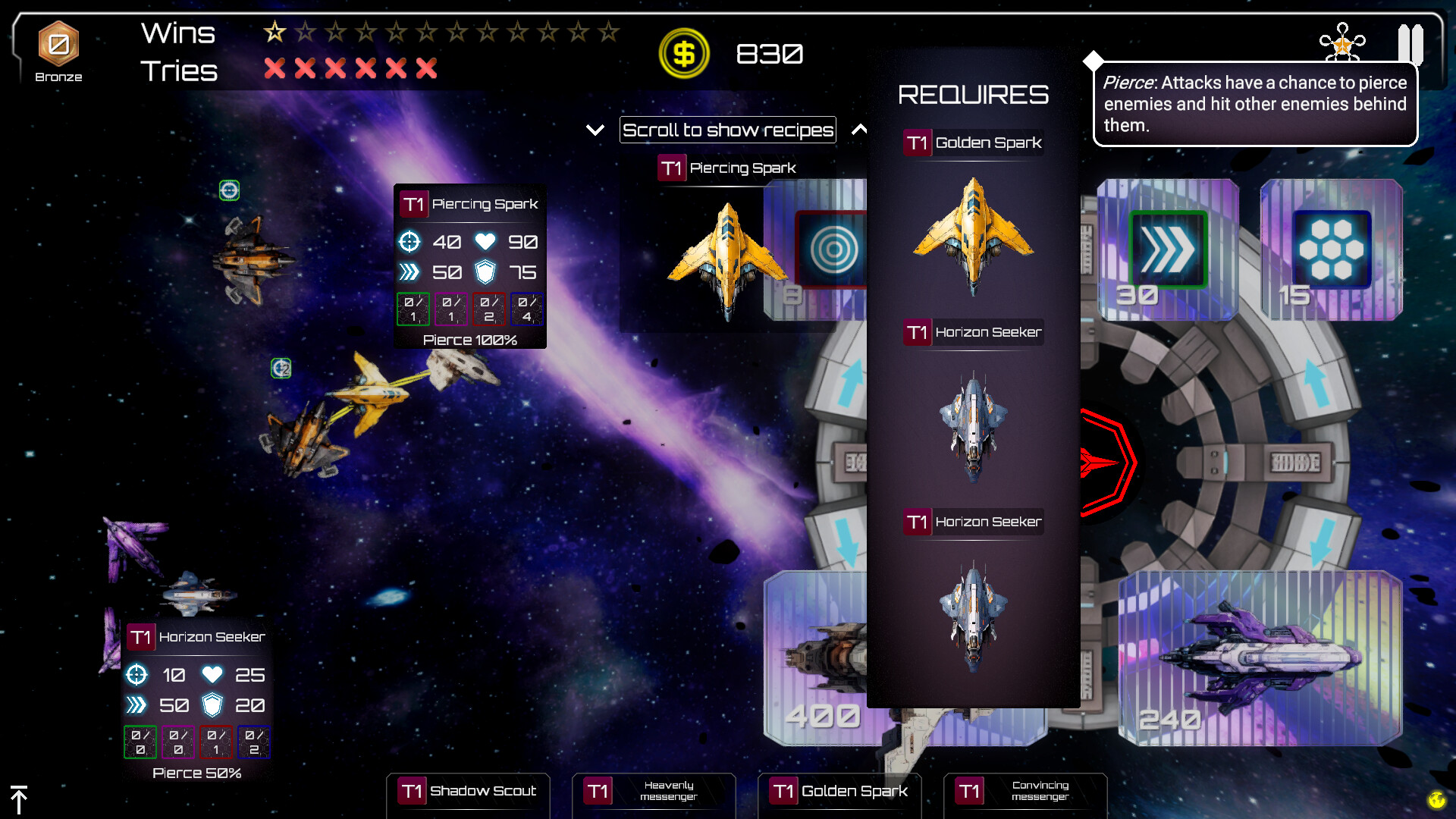This screenshot has width=1456, height=819.
Task: Toggle the first red X under Tries
Action: [275, 68]
